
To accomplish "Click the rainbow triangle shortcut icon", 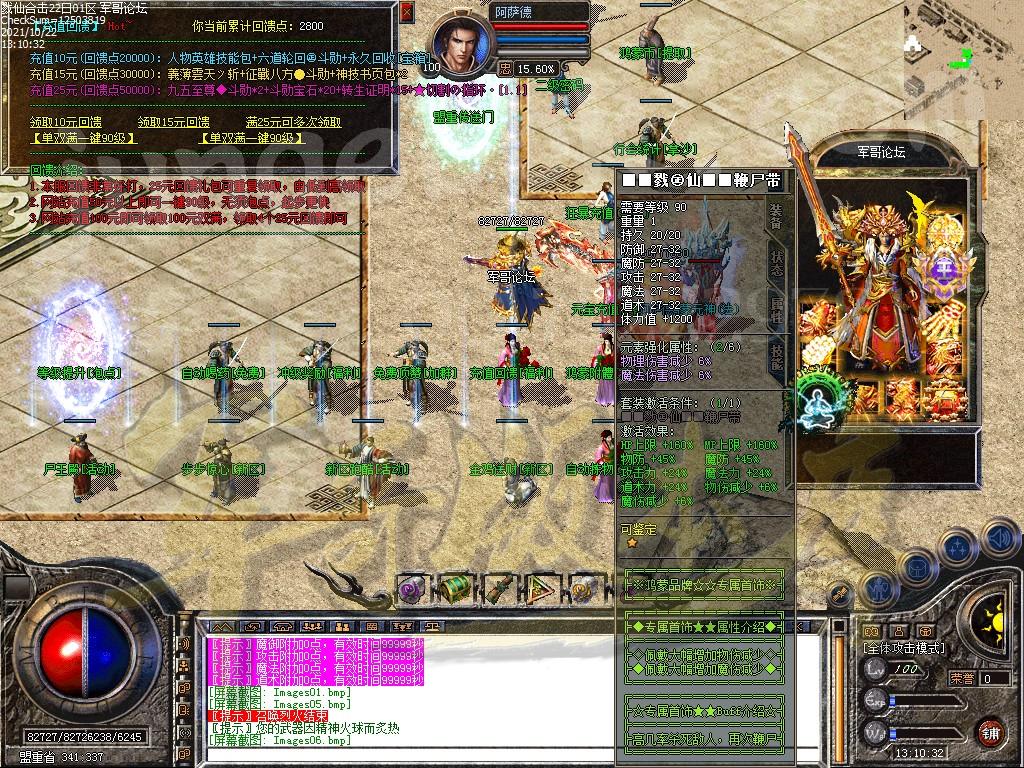I will click(543, 588).
